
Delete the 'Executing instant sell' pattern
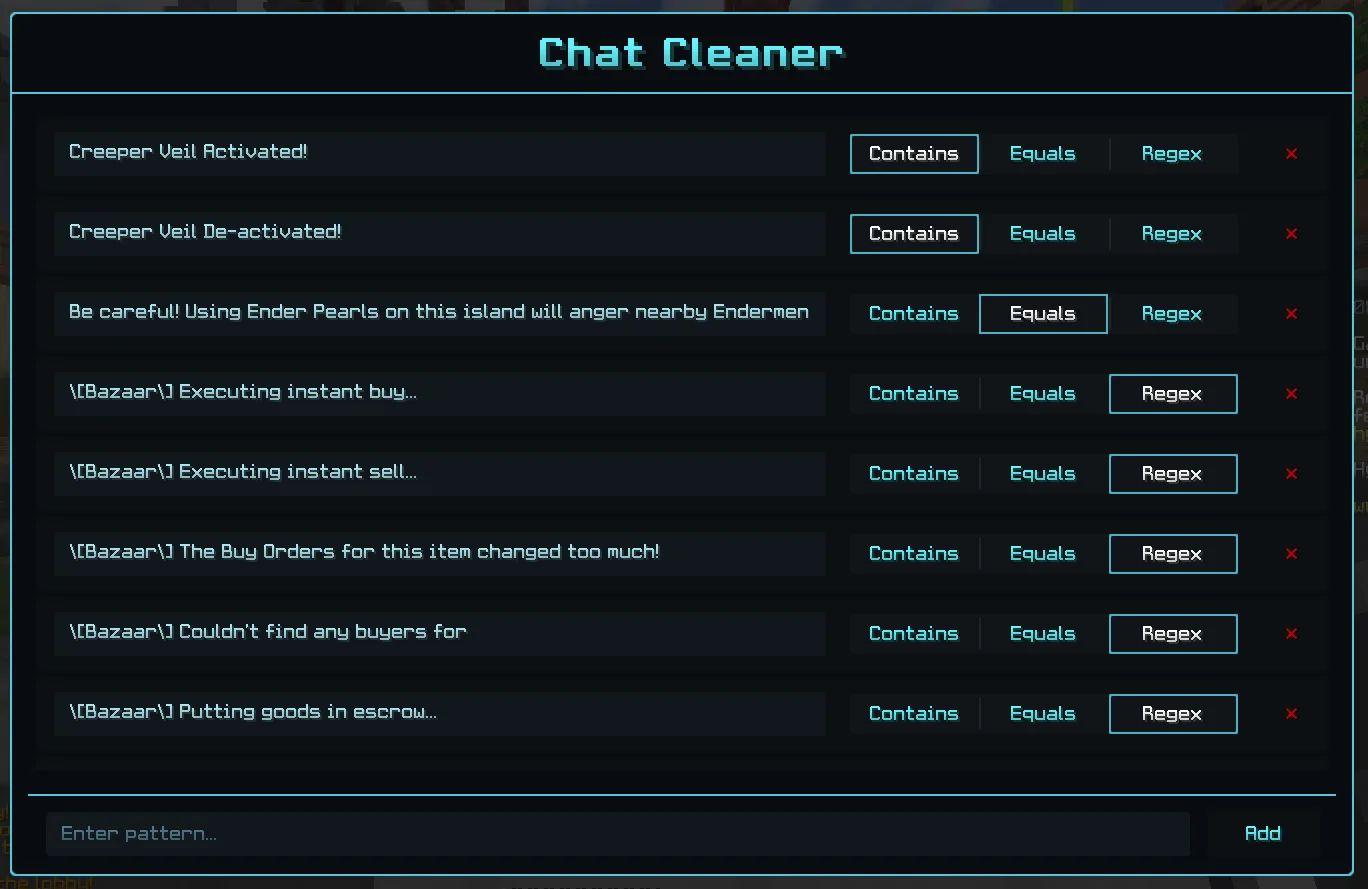(x=1290, y=474)
